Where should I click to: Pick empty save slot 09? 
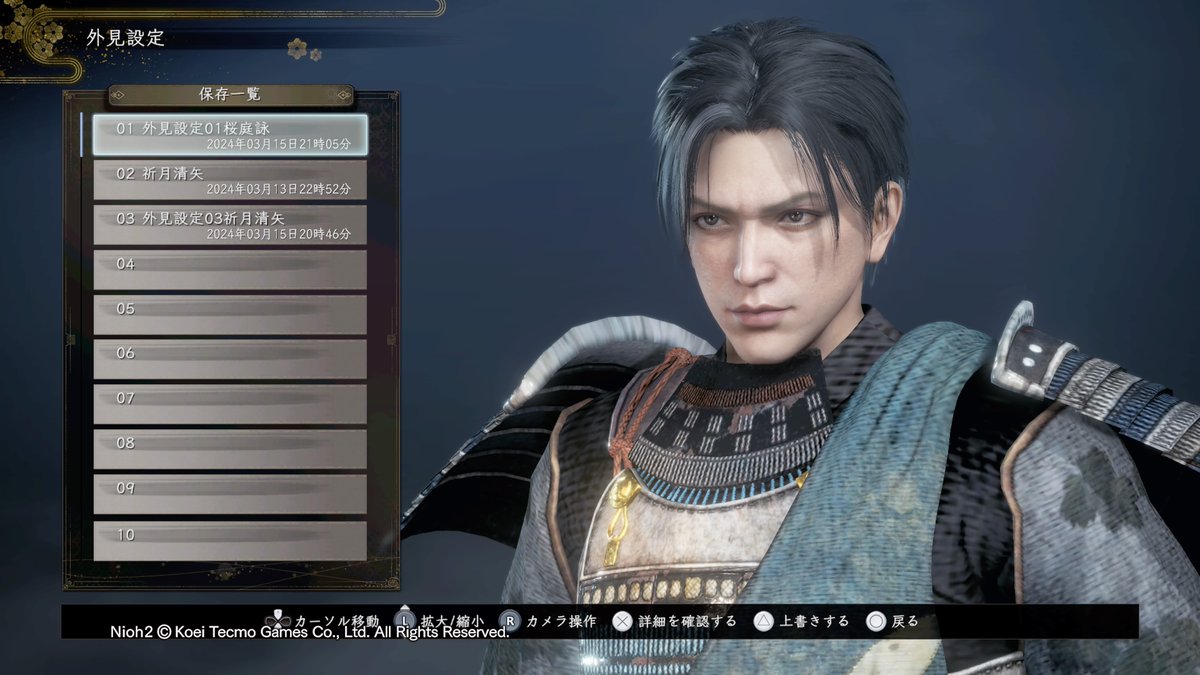pos(230,494)
